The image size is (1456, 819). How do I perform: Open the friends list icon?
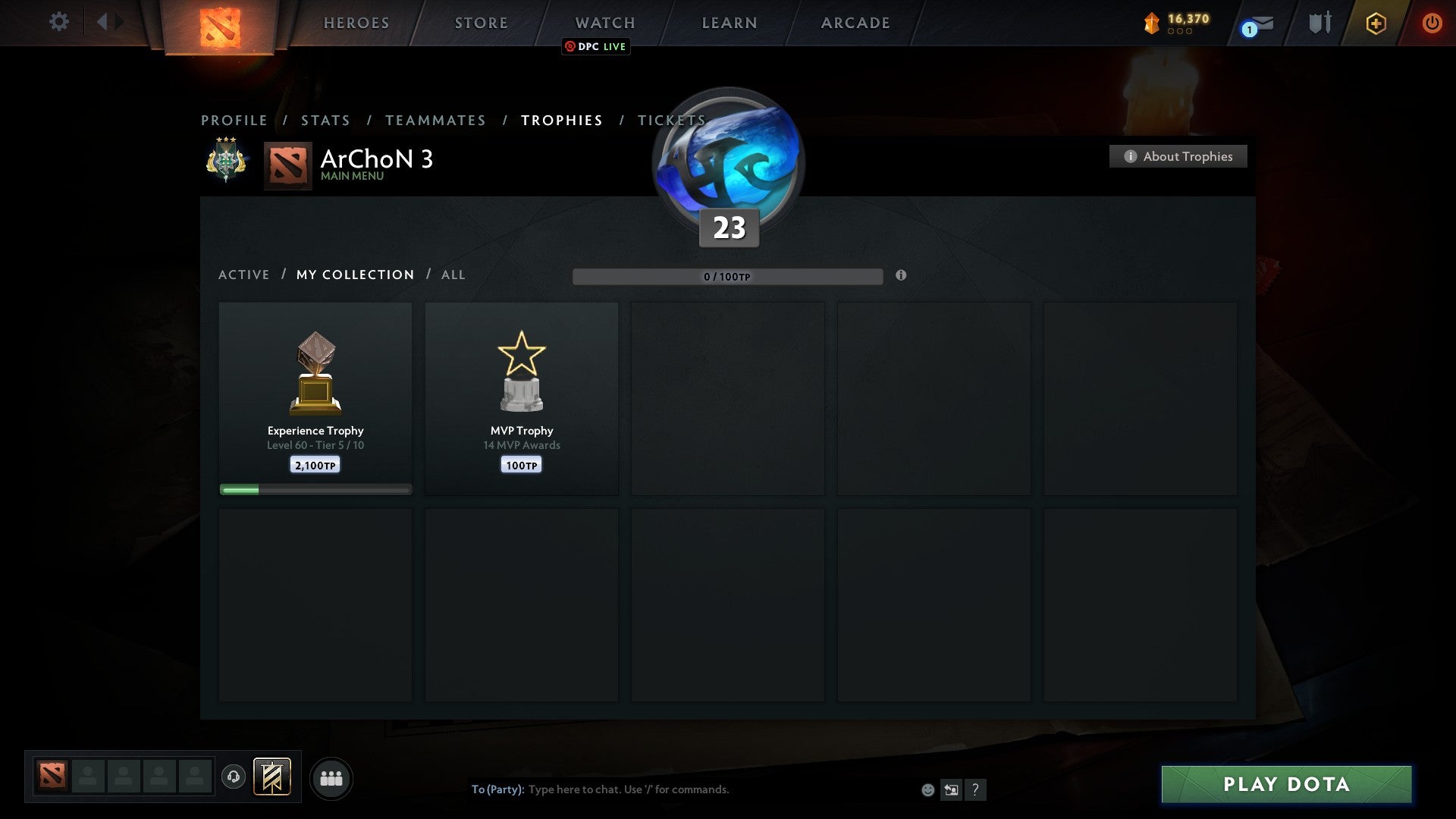click(x=331, y=778)
